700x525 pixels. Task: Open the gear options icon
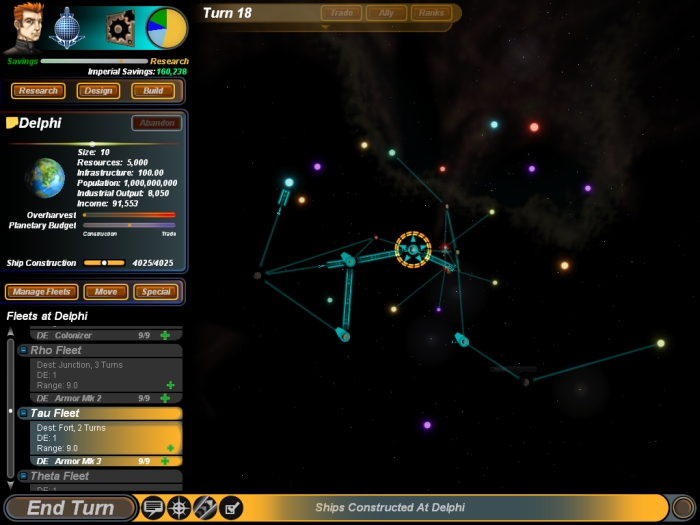coord(120,28)
